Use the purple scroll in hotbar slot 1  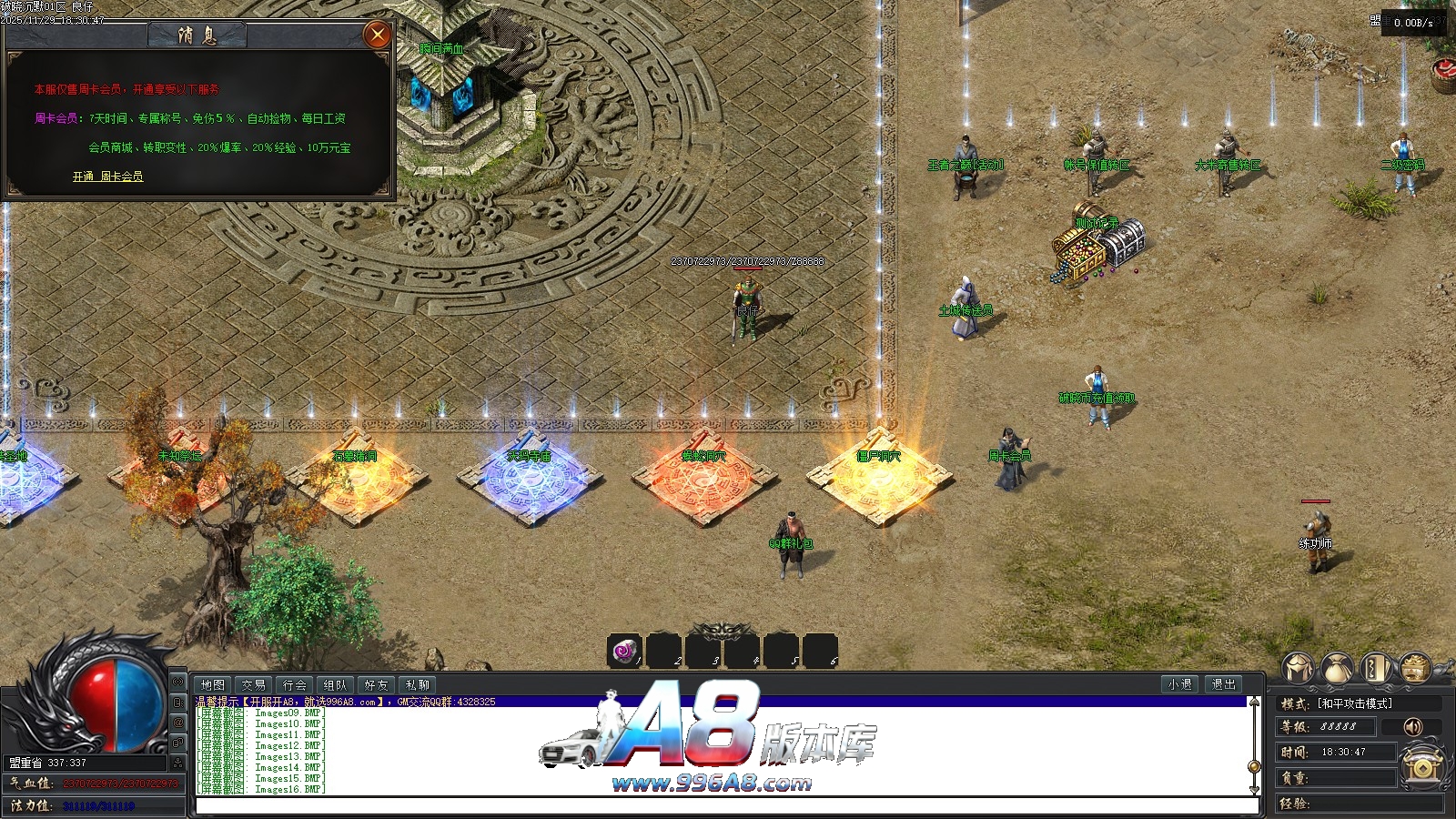coord(624,652)
